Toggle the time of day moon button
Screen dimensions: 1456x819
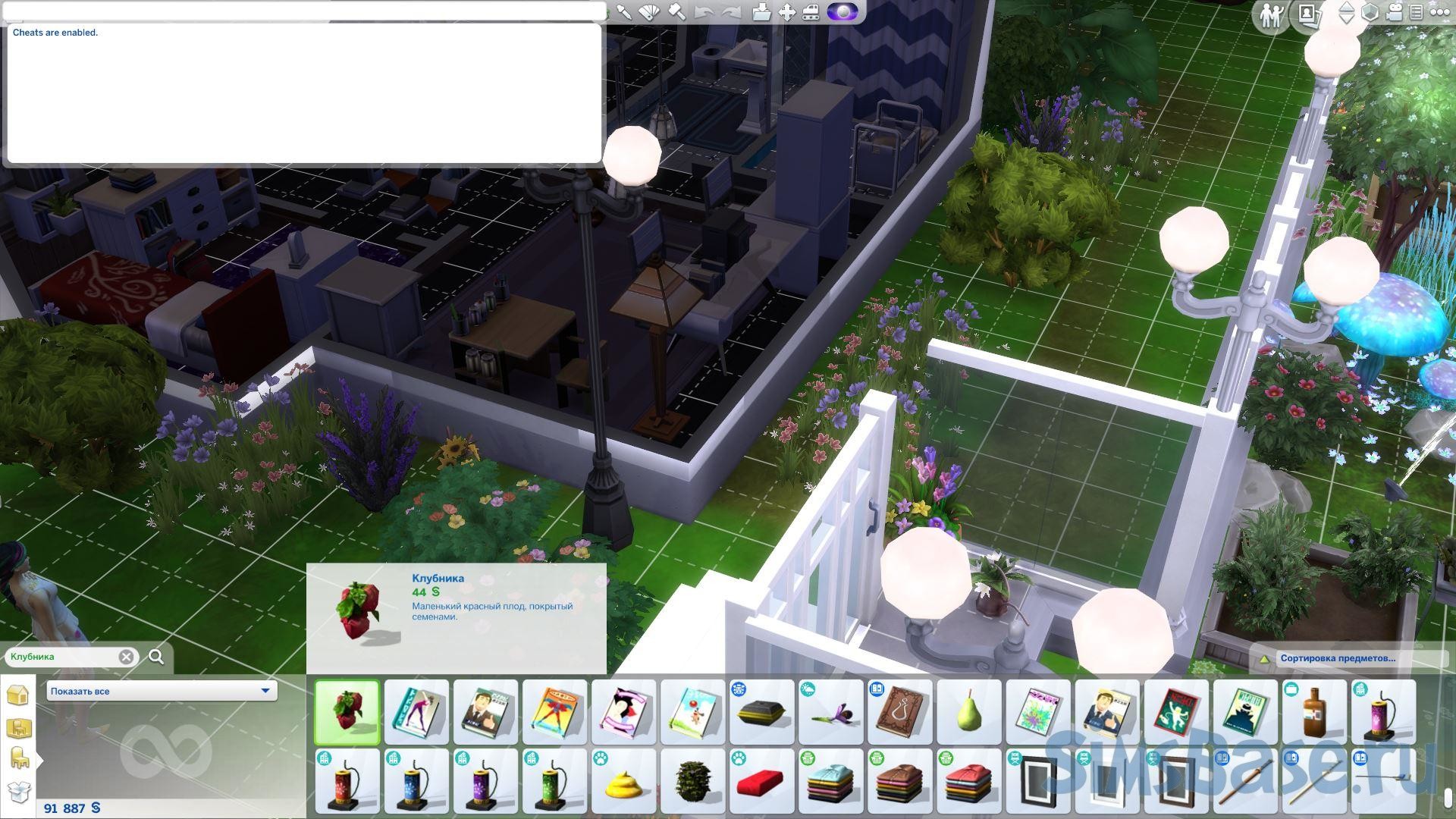(843, 12)
